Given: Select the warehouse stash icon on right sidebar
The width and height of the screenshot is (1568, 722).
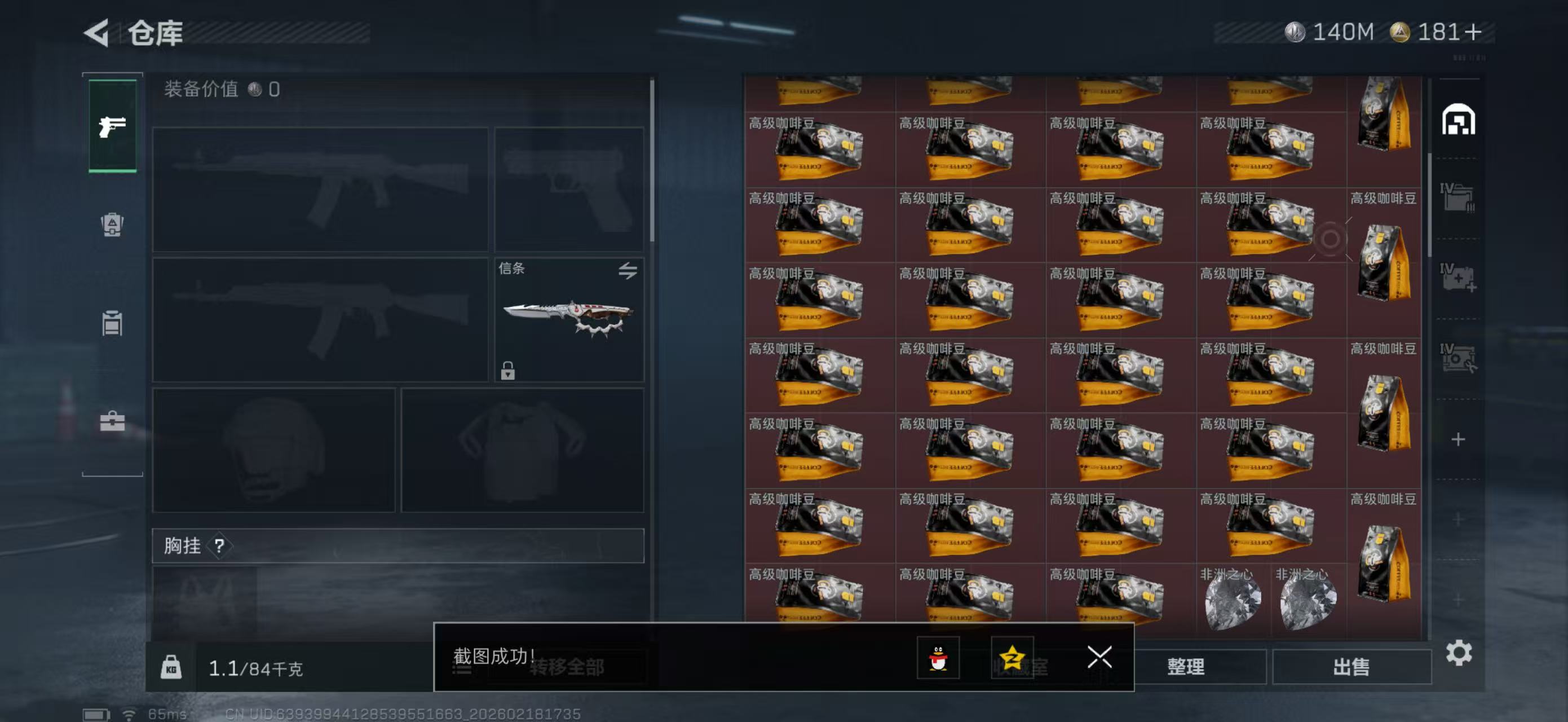Looking at the screenshot, I should [1460, 121].
